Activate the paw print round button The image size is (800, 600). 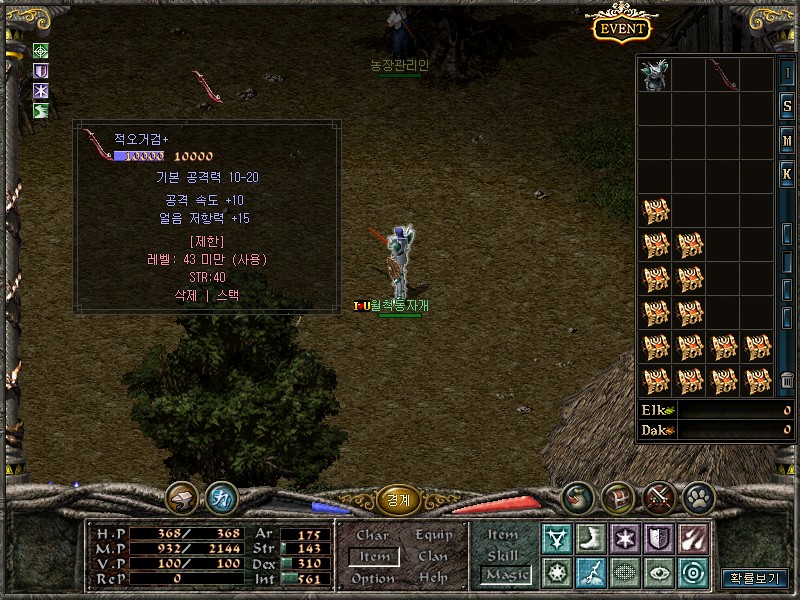click(x=697, y=497)
